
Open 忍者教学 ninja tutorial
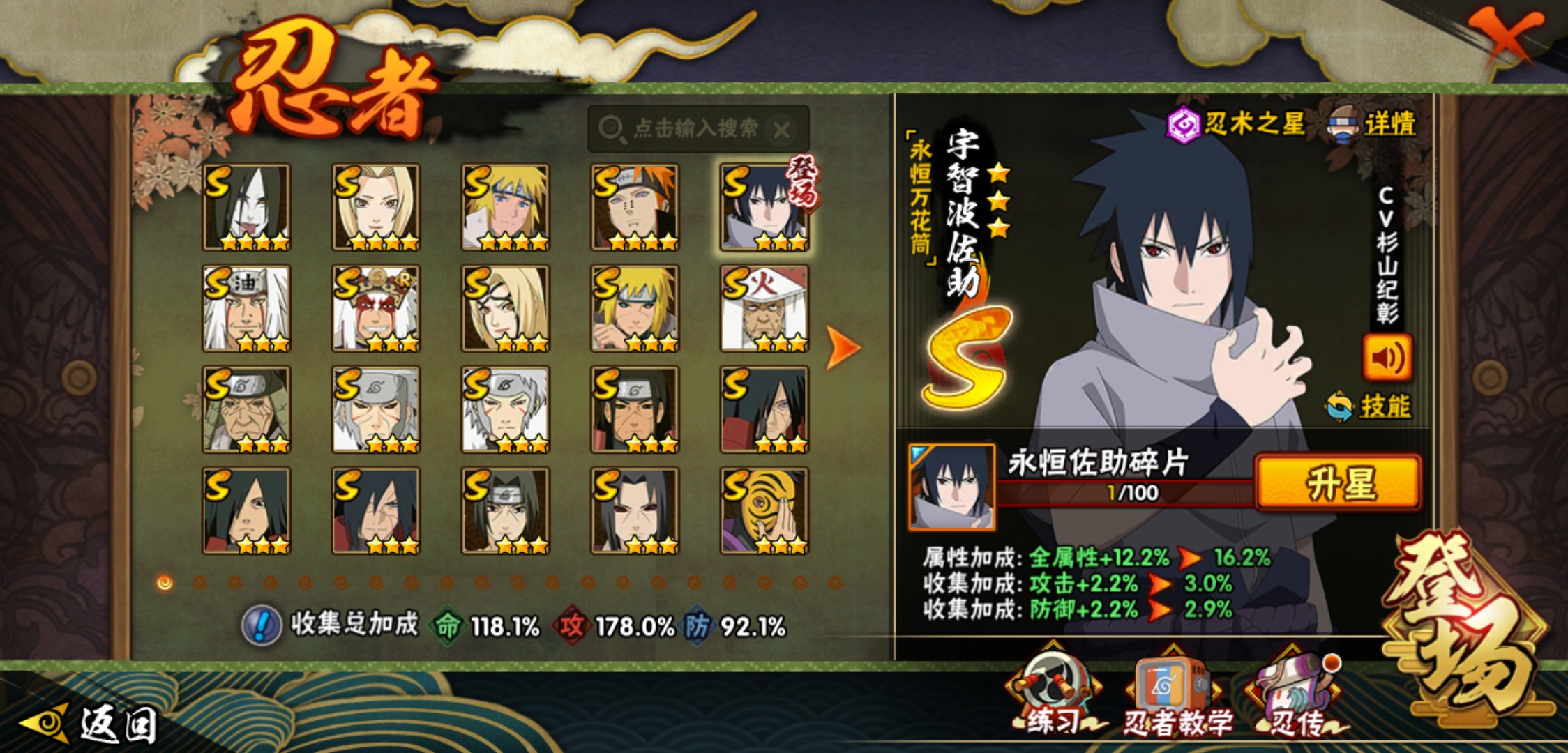pyautogui.click(x=1175, y=695)
